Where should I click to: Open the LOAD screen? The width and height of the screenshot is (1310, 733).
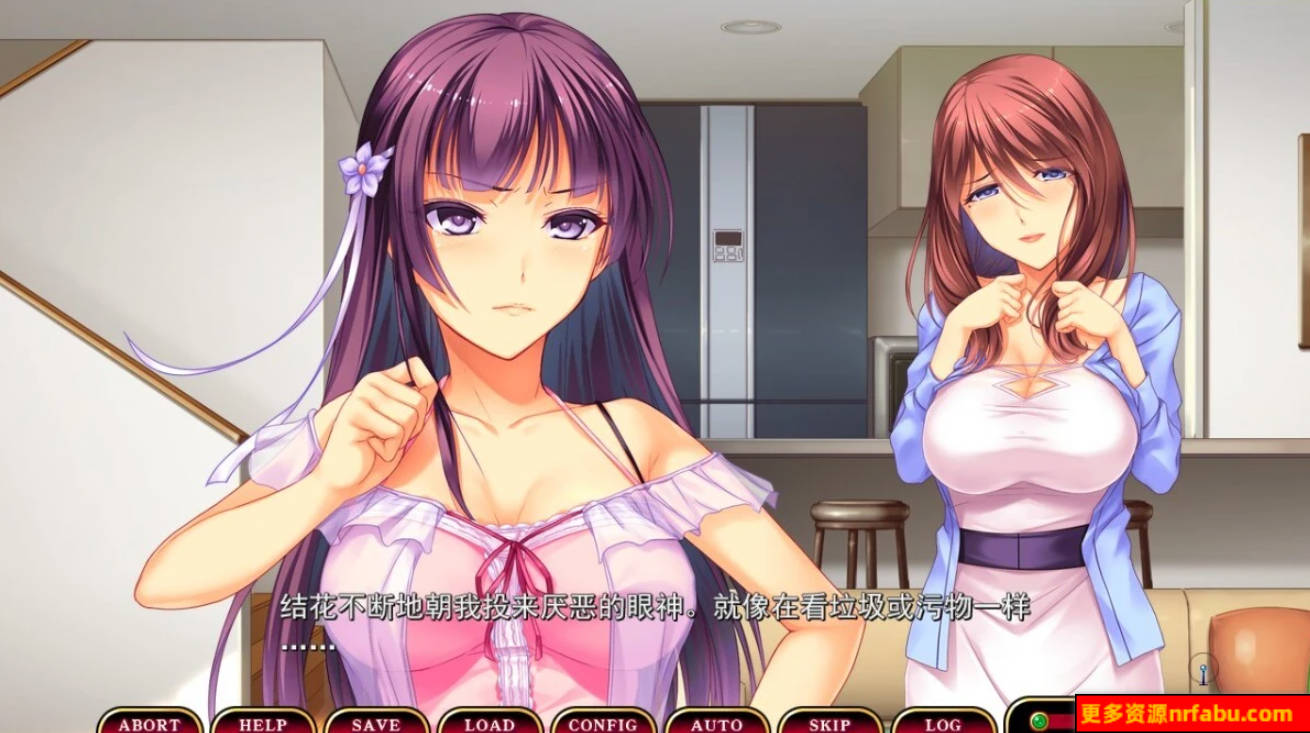[x=489, y=722]
